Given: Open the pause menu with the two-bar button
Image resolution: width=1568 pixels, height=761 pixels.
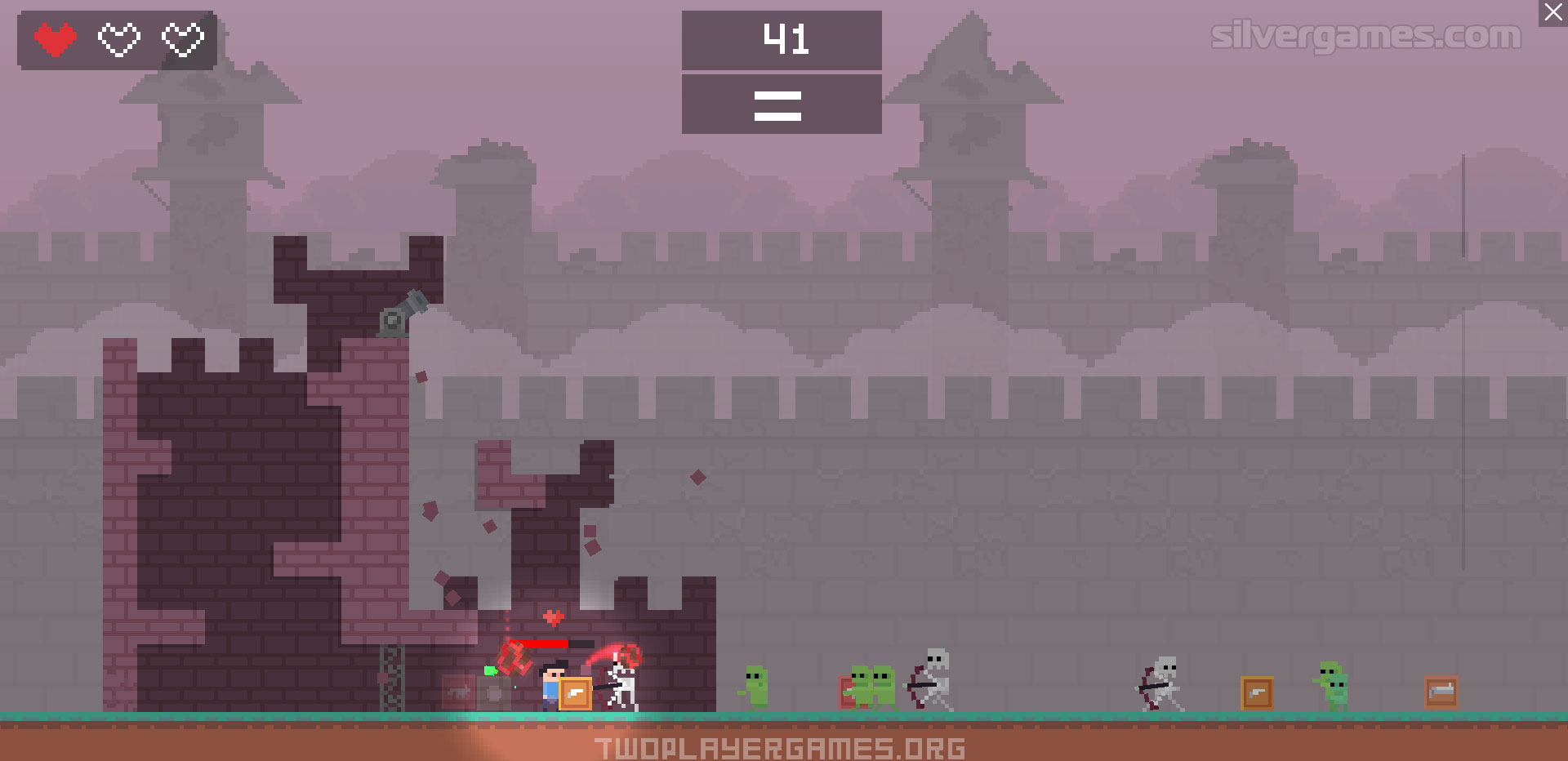Looking at the screenshot, I should click(781, 105).
